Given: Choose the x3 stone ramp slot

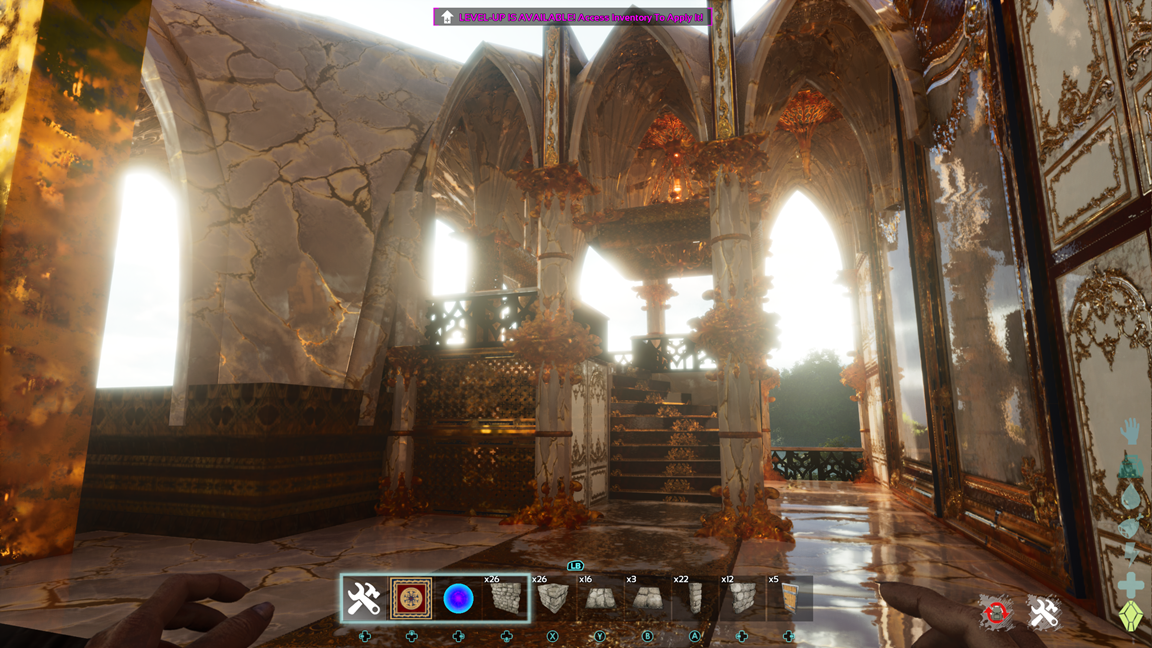Looking at the screenshot, I should tap(647, 599).
